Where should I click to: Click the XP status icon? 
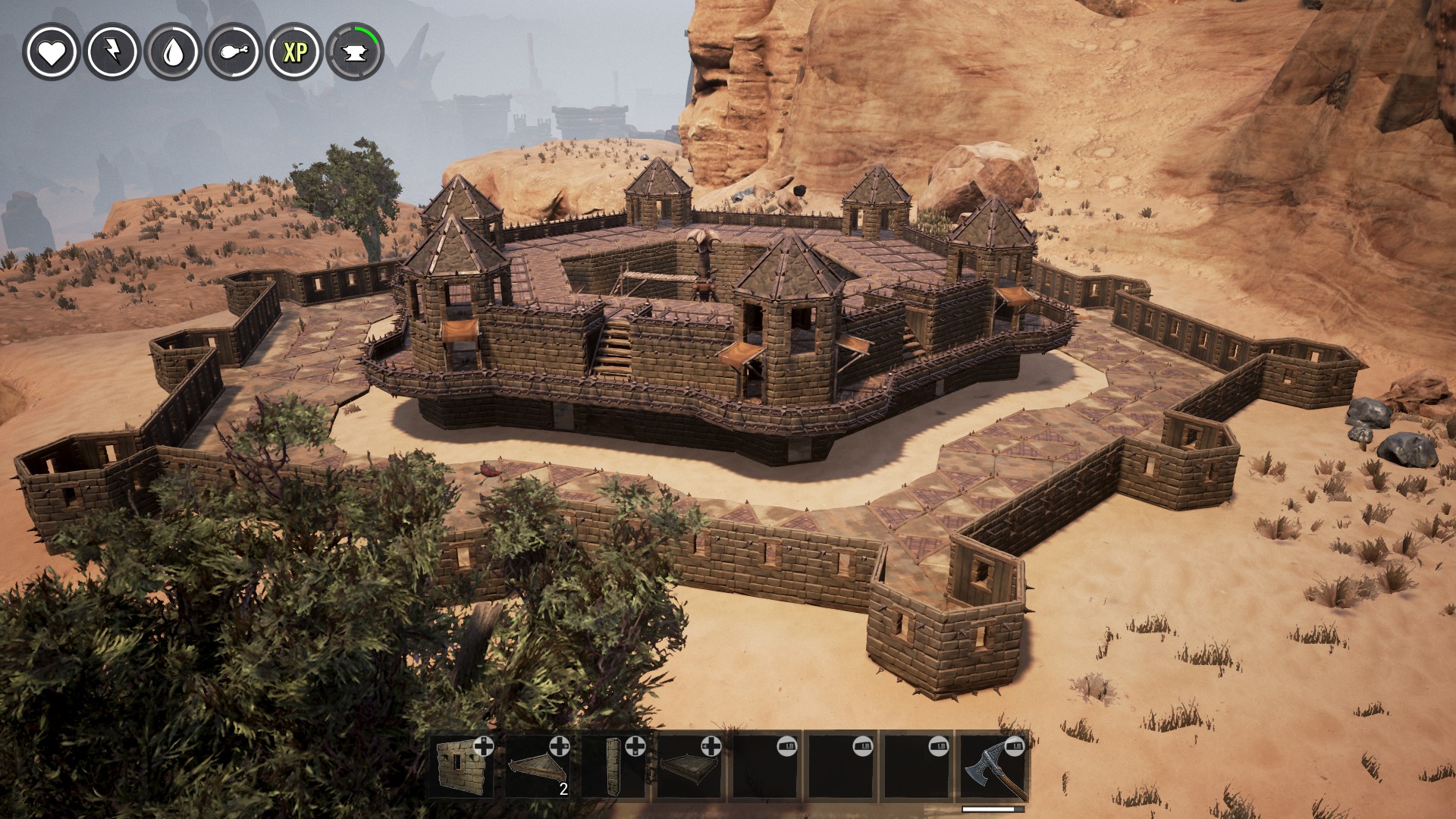[295, 52]
